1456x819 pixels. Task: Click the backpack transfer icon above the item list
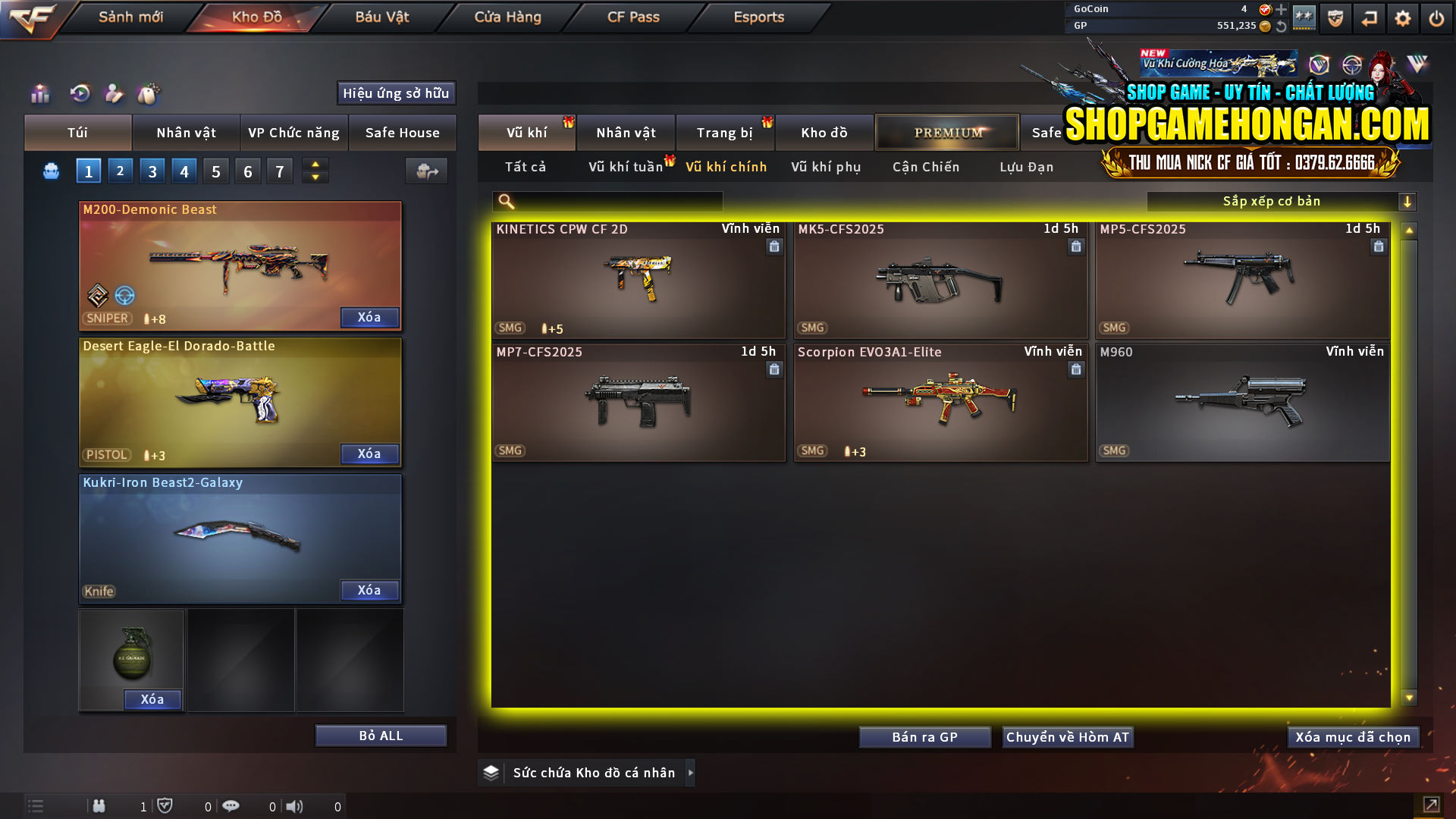pos(426,171)
